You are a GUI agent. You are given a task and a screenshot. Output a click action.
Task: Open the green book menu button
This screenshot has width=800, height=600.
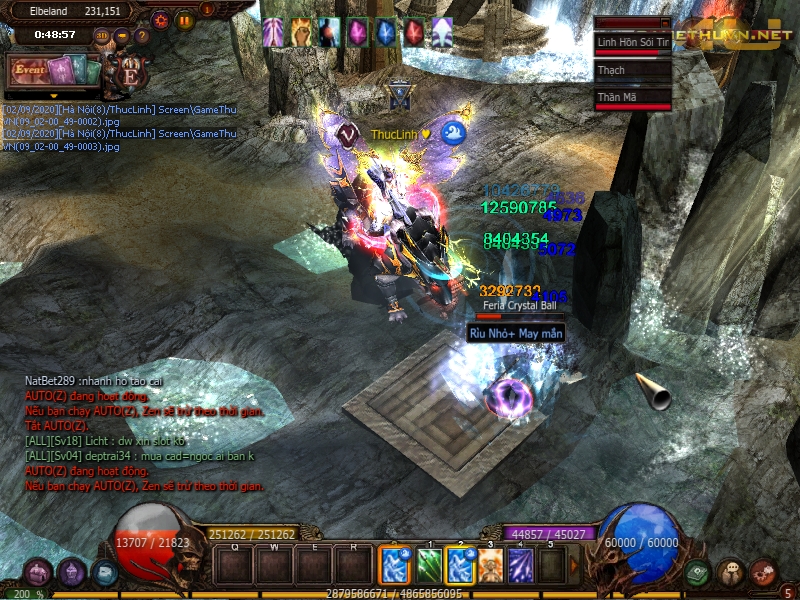(x=697, y=572)
